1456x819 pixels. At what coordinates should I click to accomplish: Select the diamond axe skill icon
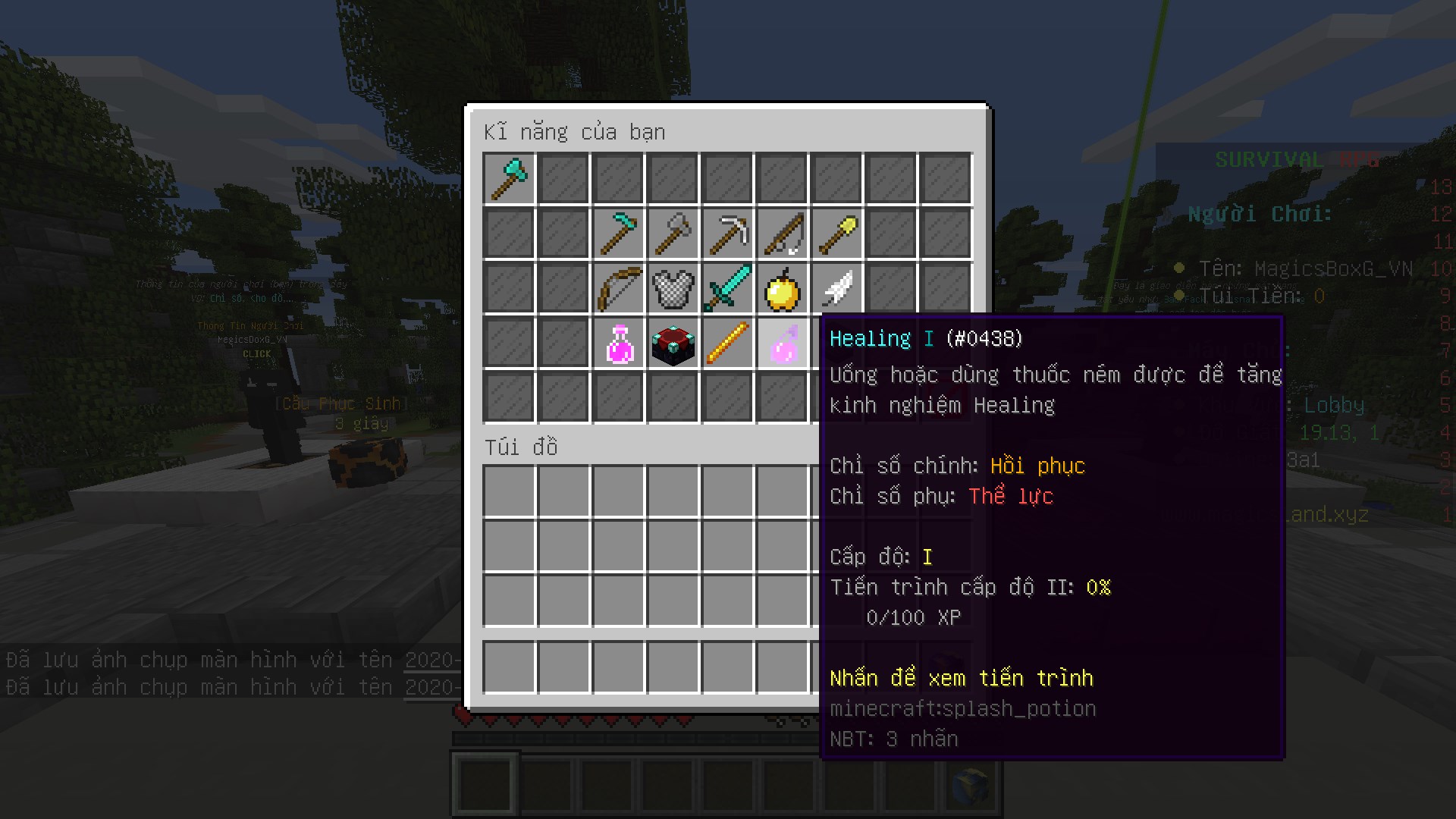509,177
